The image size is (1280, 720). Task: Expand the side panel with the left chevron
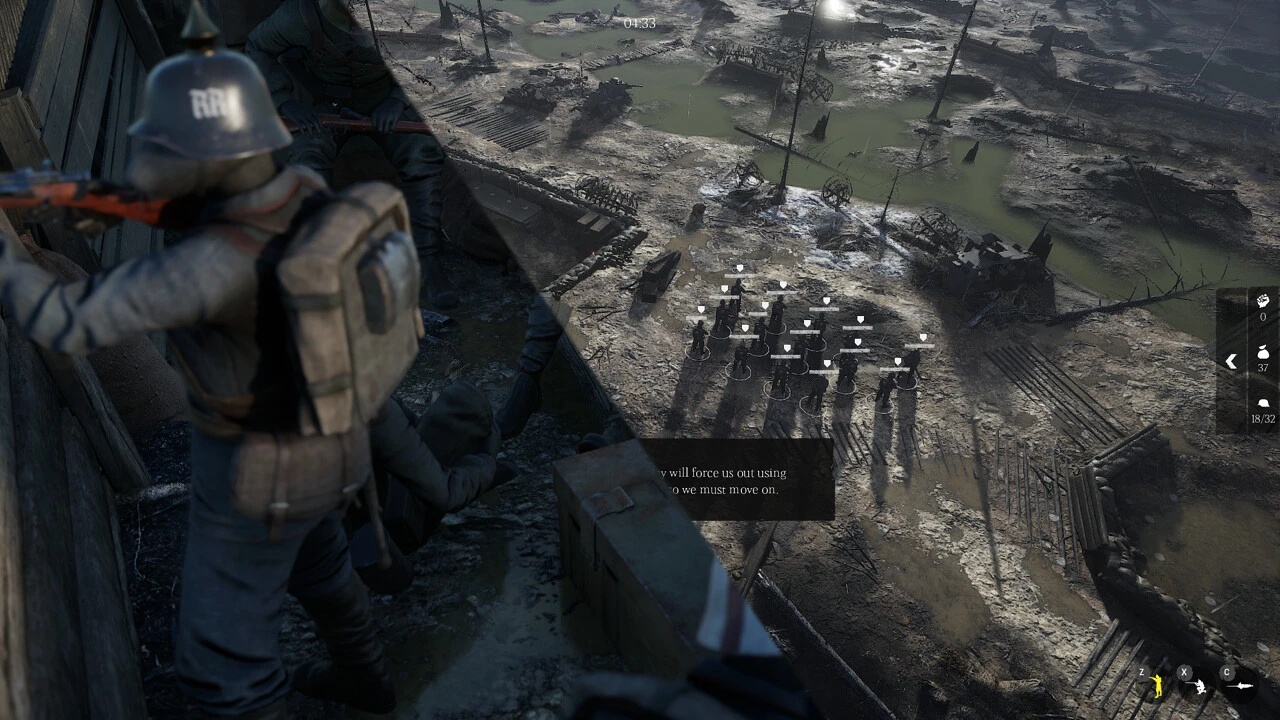(1231, 361)
